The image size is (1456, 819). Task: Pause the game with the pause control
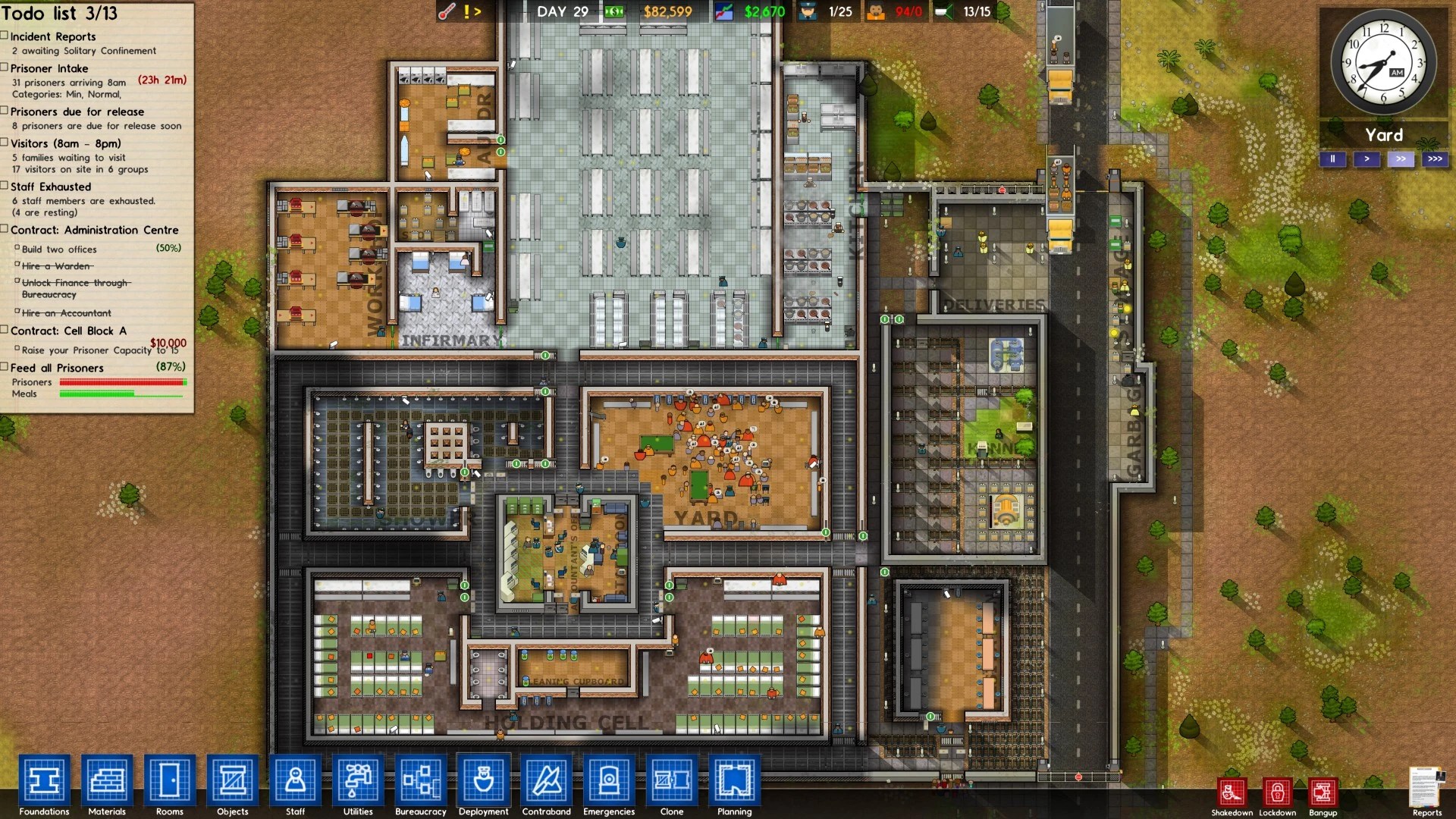click(1333, 159)
